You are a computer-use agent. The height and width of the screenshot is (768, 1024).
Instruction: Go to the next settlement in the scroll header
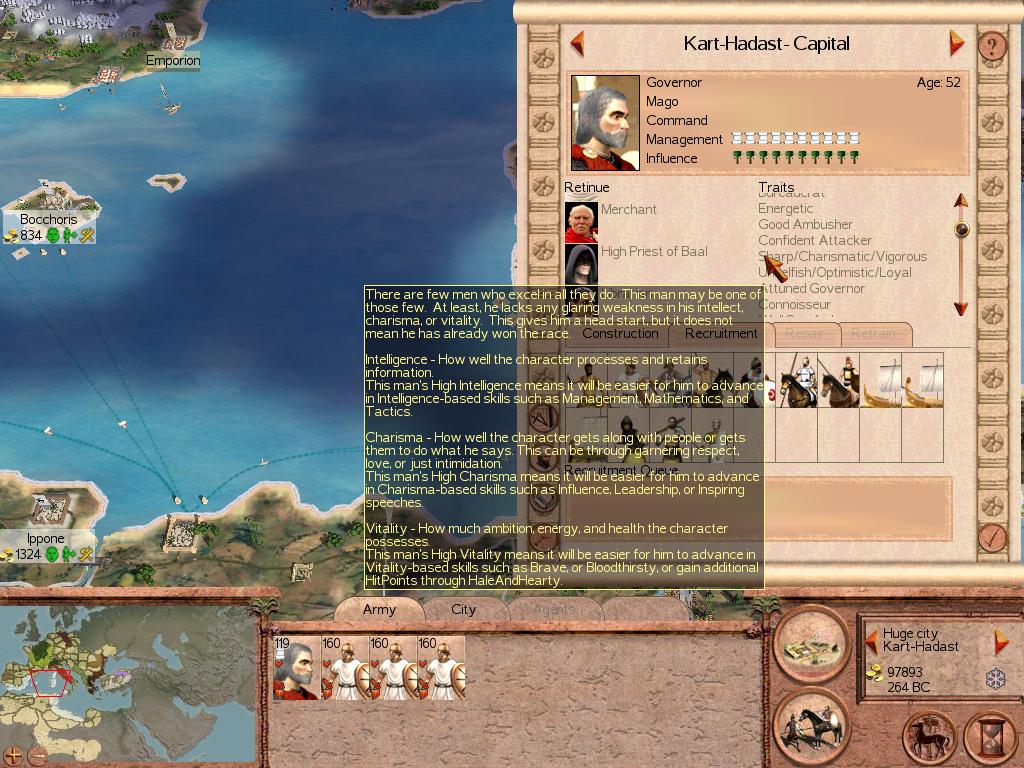(956, 44)
